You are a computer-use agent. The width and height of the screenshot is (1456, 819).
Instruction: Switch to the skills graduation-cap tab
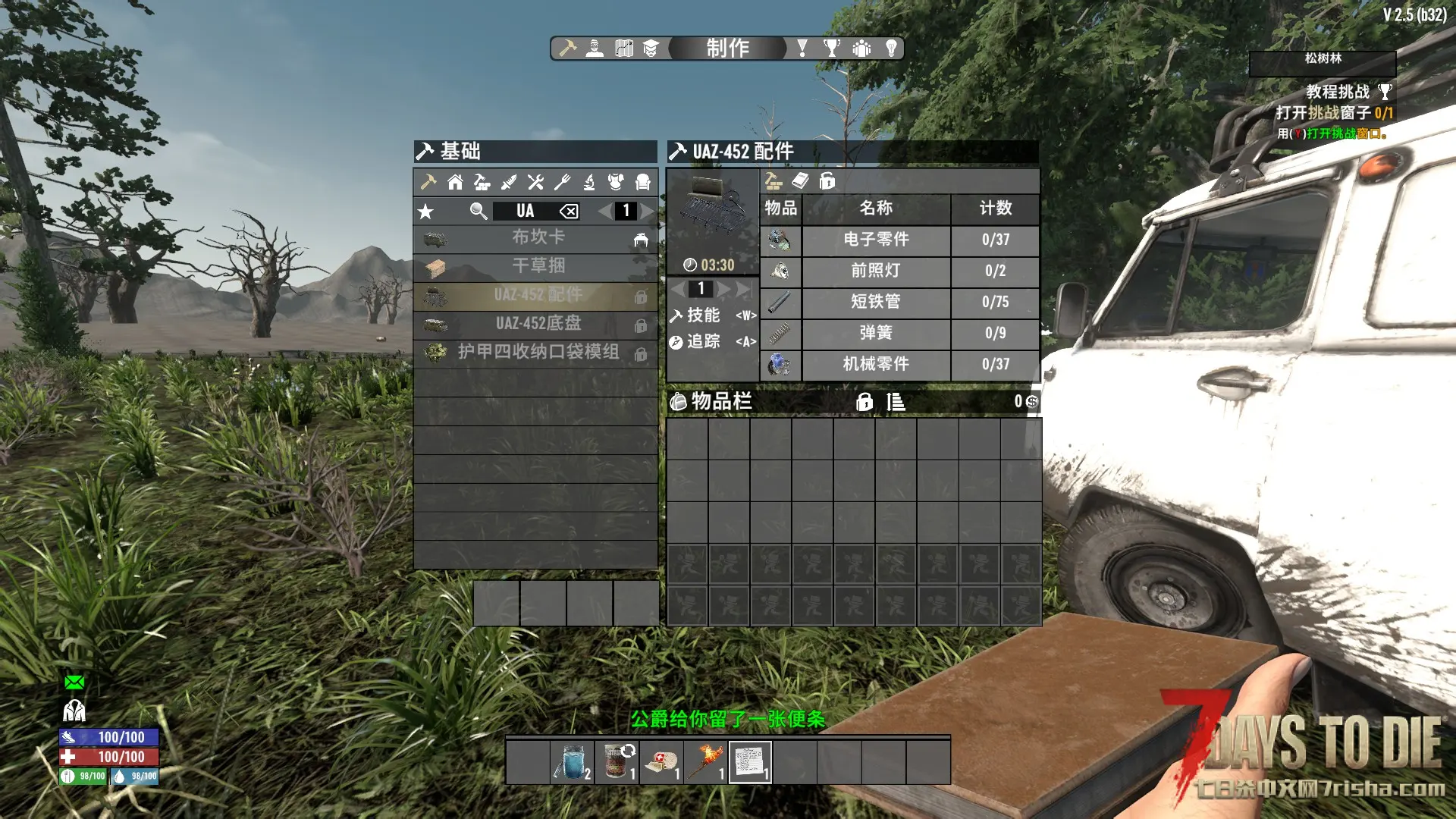(x=651, y=49)
